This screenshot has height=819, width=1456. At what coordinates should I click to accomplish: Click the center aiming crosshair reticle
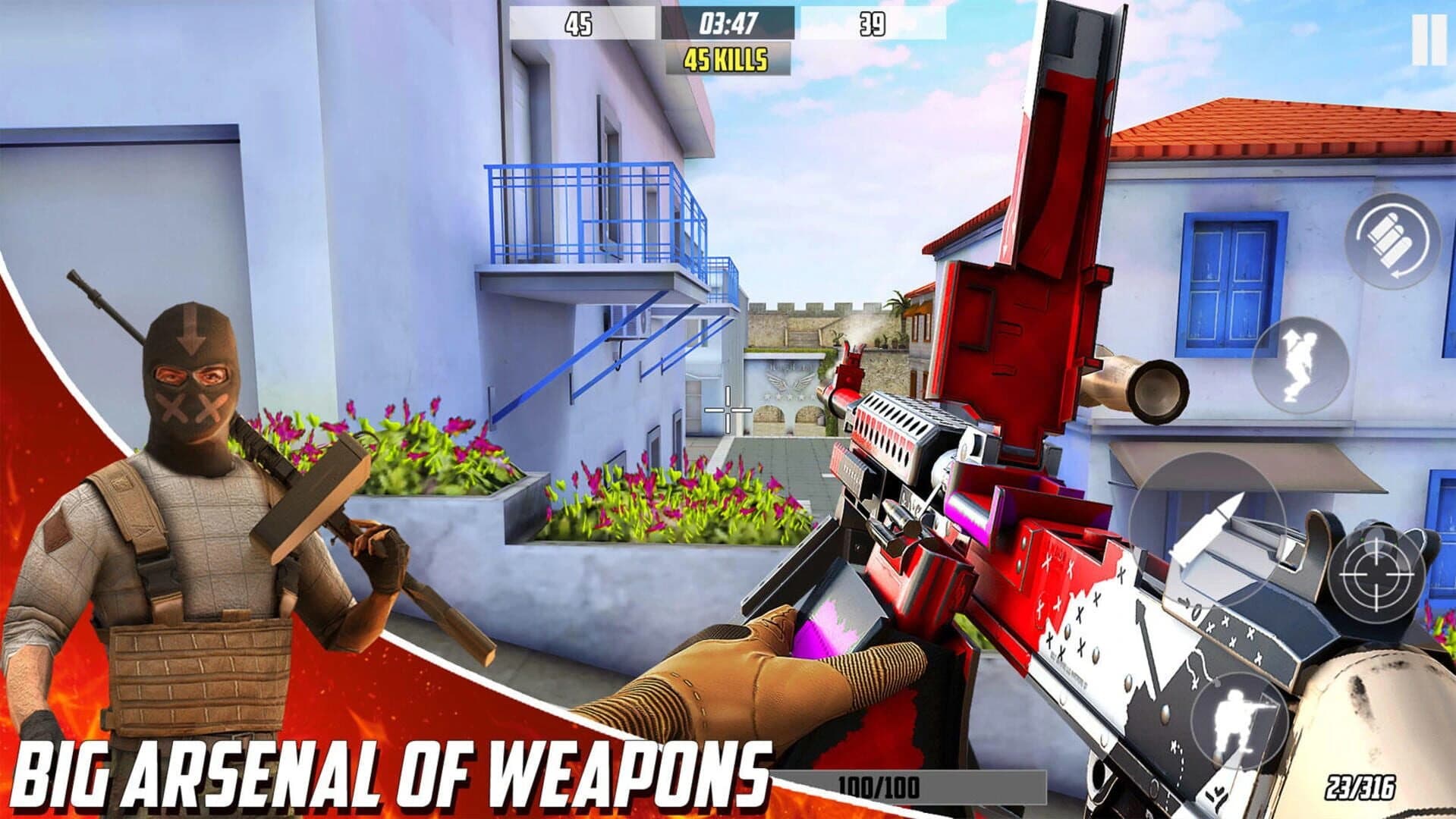point(728,410)
